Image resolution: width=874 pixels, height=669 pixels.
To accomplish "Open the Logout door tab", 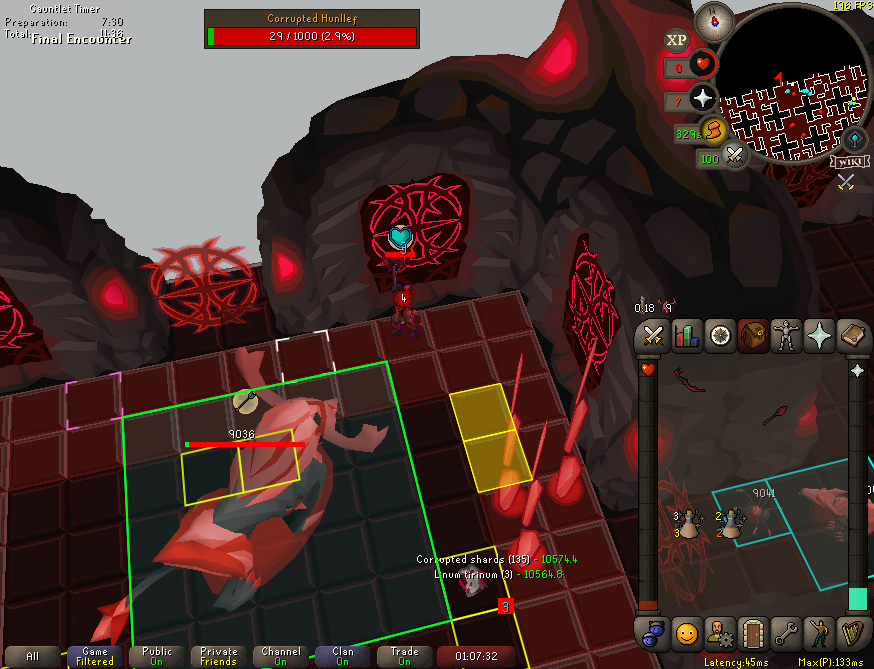I will (752, 632).
